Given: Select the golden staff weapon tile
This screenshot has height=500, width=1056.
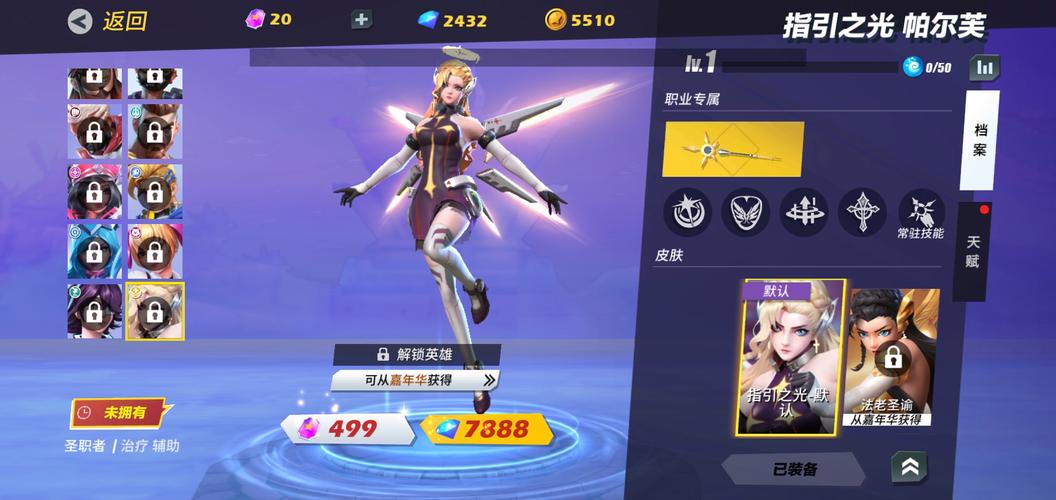Looking at the screenshot, I should point(733,149).
